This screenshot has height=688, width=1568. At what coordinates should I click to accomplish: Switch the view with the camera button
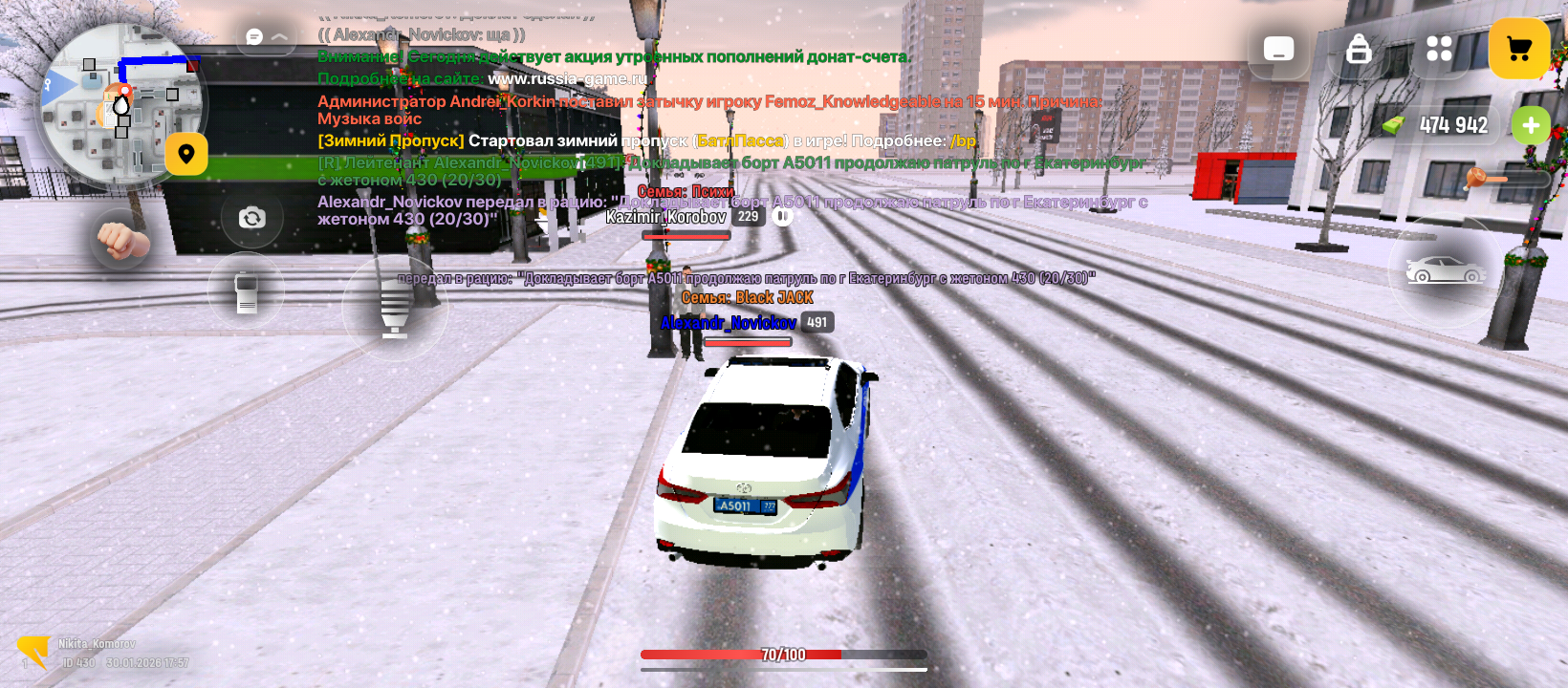click(251, 218)
